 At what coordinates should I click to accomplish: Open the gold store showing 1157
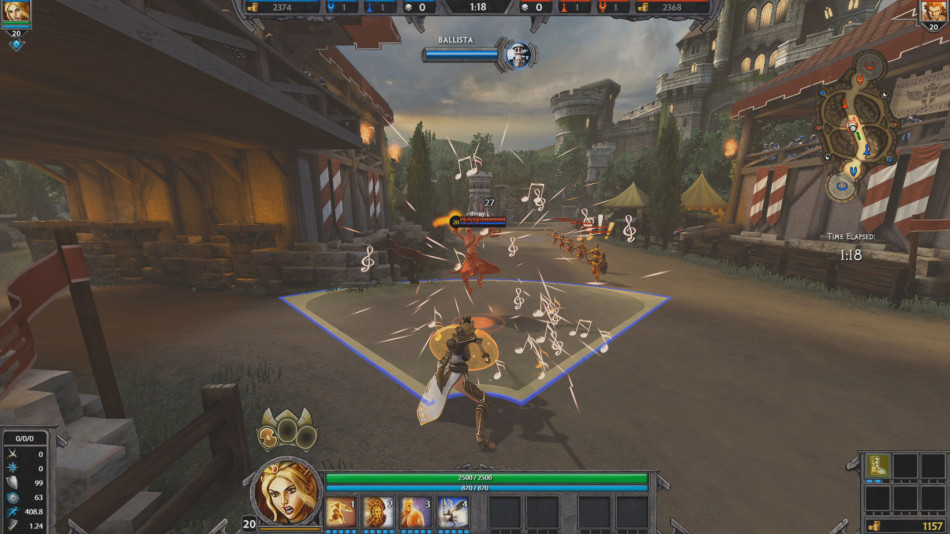point(903,525)
